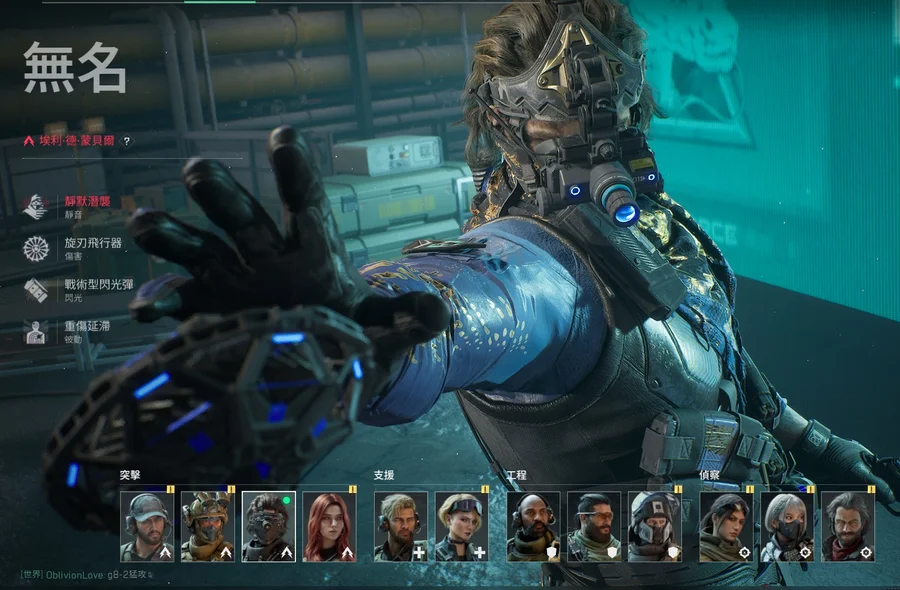Pick the bald engineer operator with headset

(533, 526)
